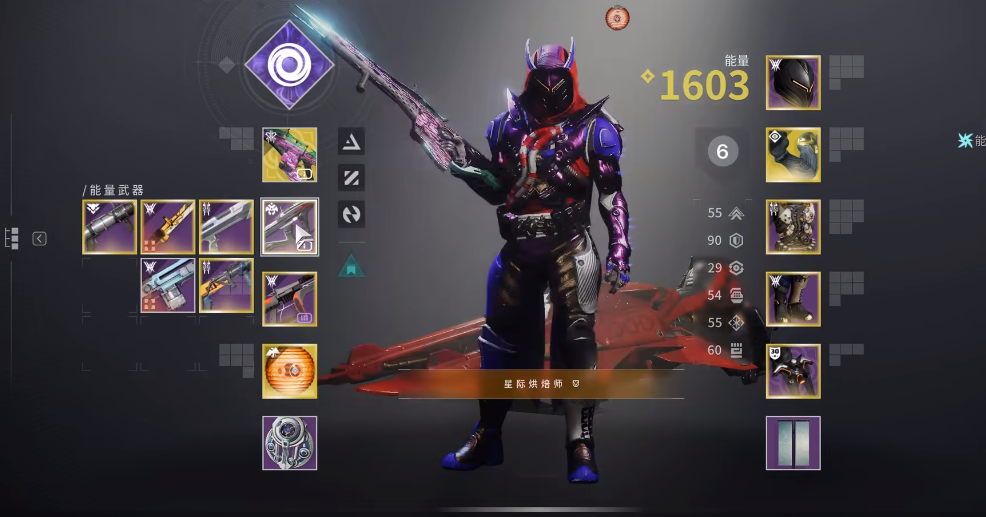Viewport: 986px width, 517px height.
Task: Open the equipped helmet armor slot
Action: (x=793, y=82)
